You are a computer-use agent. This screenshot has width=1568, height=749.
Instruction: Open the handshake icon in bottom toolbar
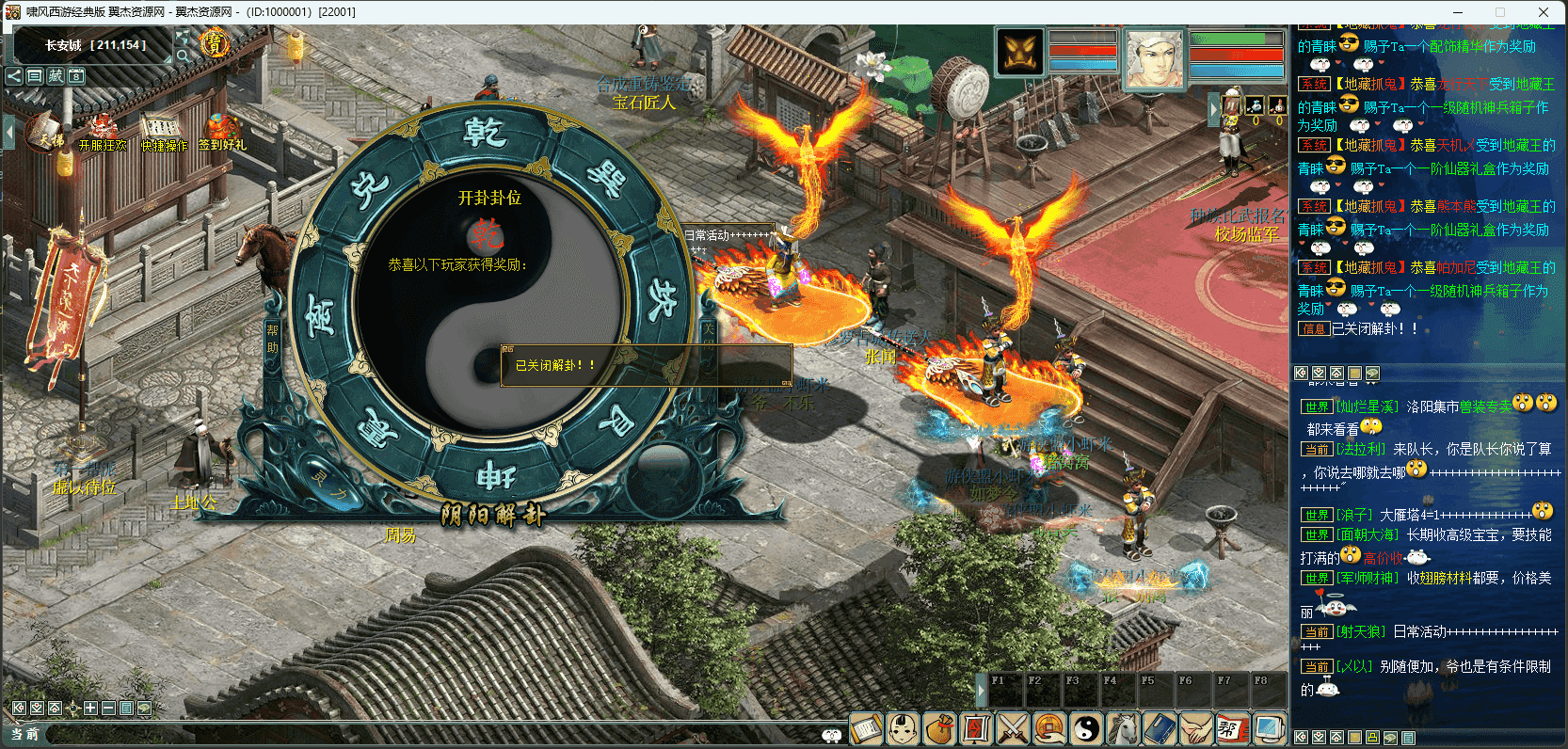click(x=1196, y=728)
